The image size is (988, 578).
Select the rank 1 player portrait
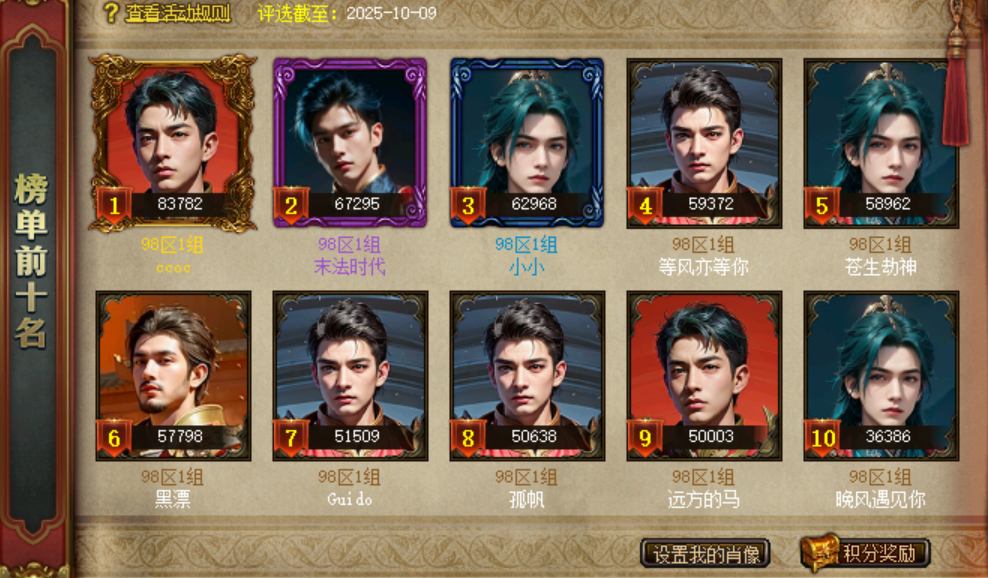click(172, 142)
